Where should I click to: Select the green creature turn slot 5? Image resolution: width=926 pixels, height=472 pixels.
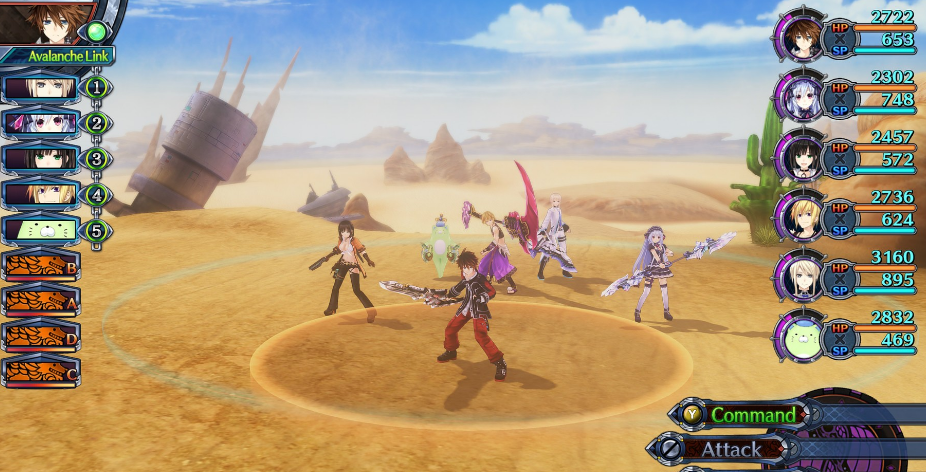pyautogui.click(x=45, y=230)
